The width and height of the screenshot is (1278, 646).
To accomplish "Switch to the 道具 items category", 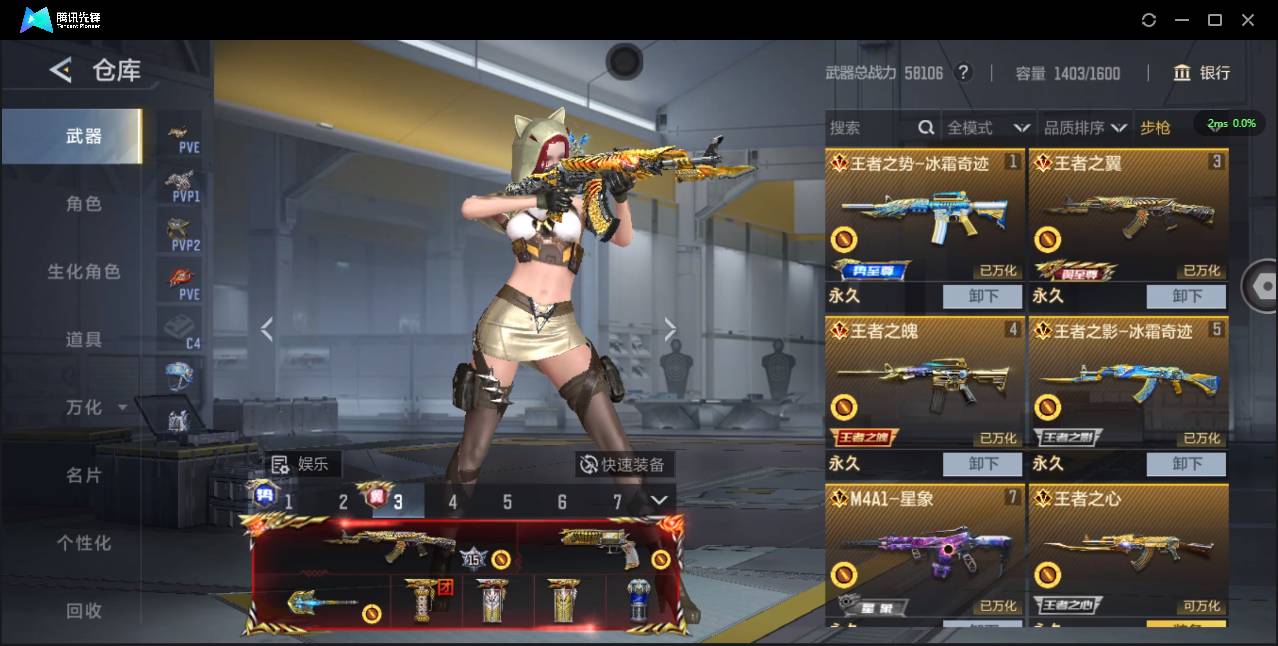I will coord(84,340).
